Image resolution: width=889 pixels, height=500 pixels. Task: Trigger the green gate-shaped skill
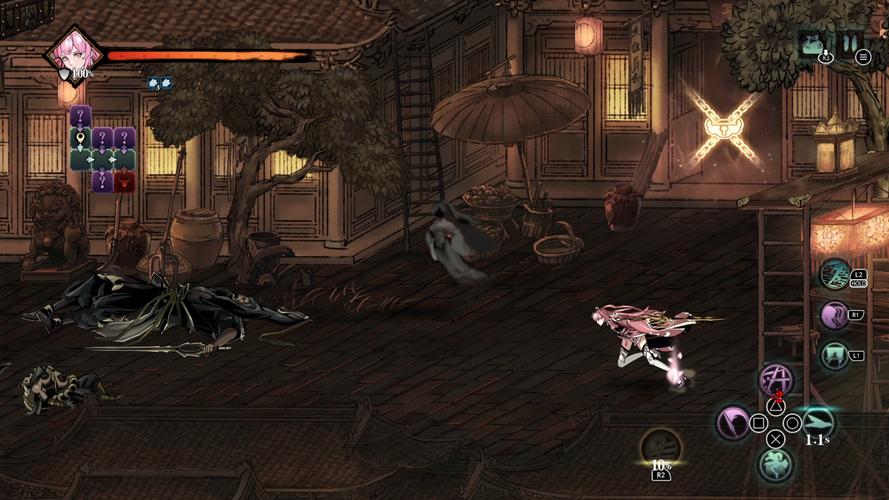pos(834,355)
